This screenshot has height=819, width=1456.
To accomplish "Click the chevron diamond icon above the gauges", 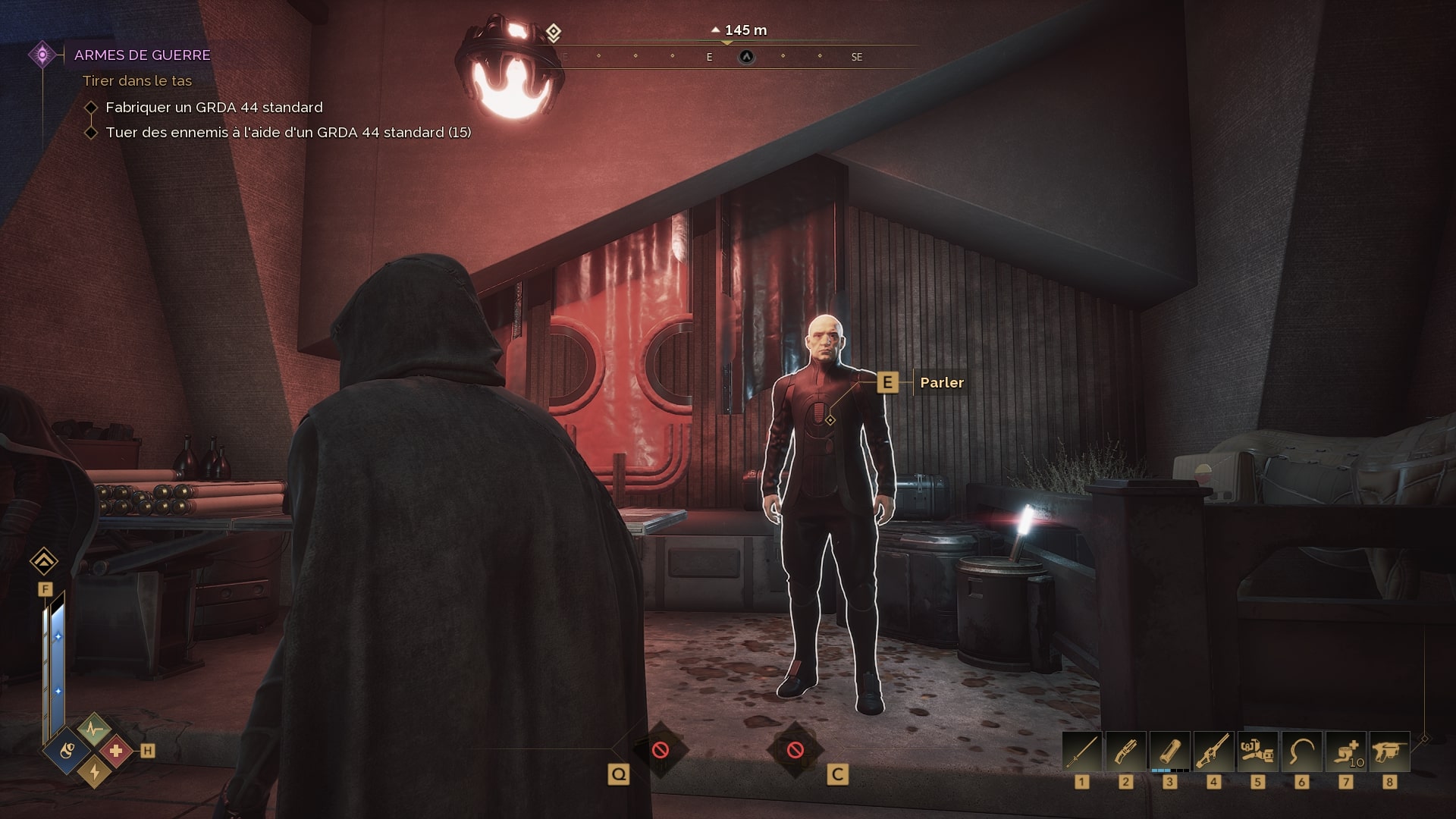I will point(44,562).
